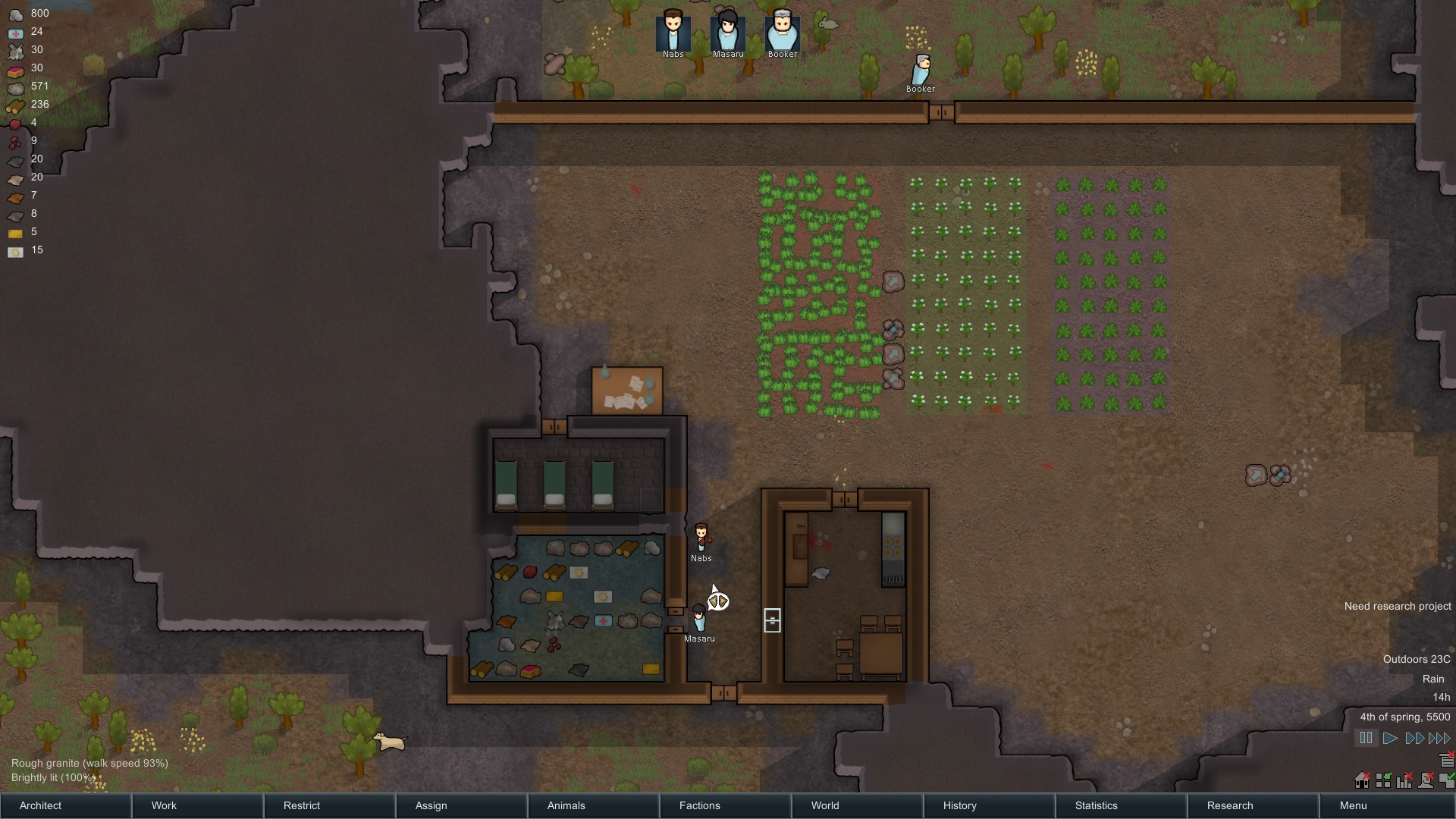Set game to normal speed
Viewport: 1456px width, 819px height.
point(1390,738)
